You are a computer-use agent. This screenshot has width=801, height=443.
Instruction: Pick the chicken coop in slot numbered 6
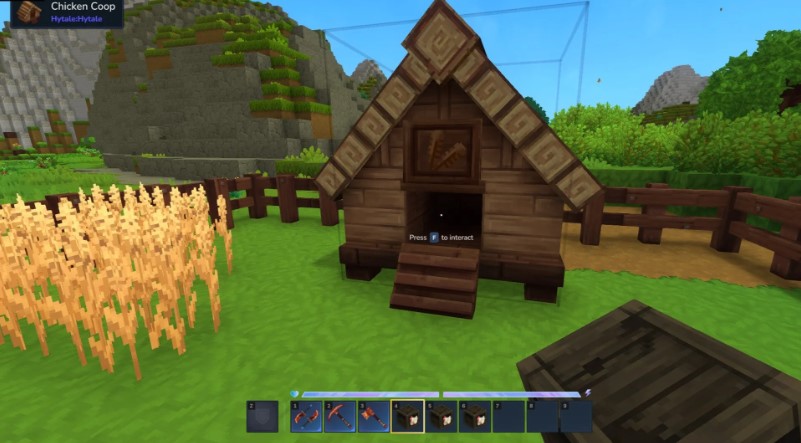(x=475, y=416)
